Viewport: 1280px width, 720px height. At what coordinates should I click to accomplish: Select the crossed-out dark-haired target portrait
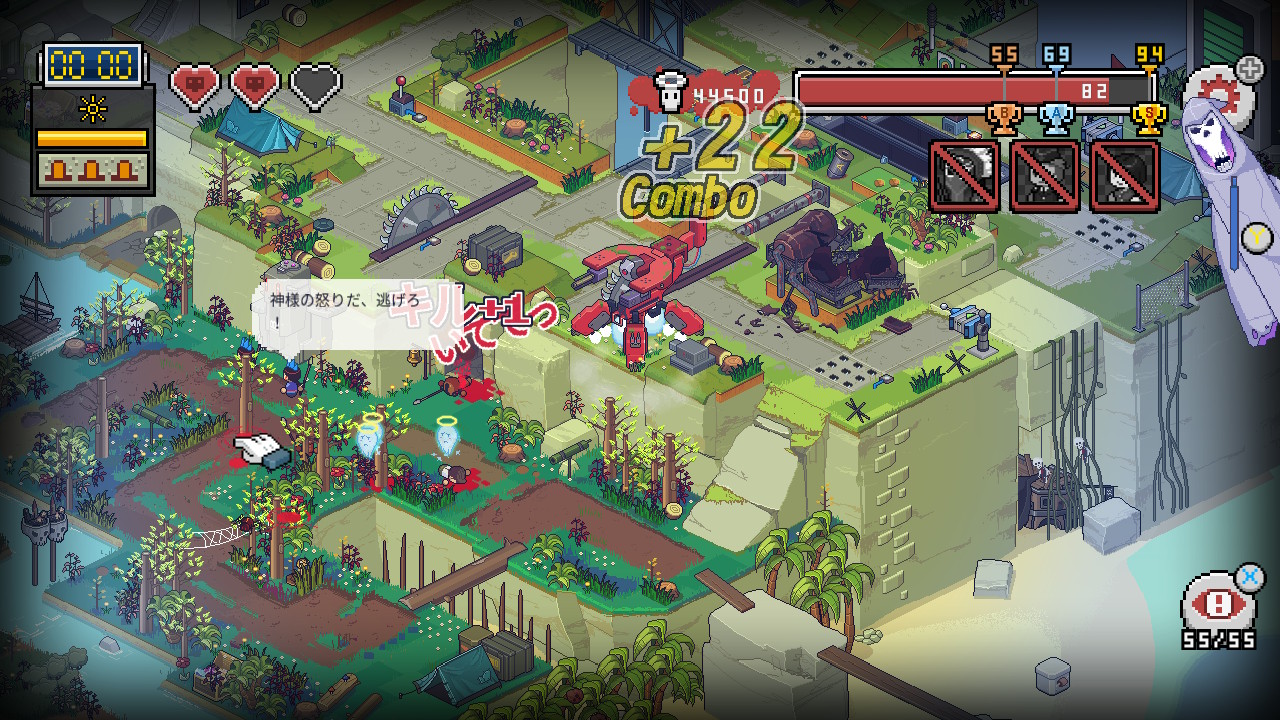pos(1124,176)
